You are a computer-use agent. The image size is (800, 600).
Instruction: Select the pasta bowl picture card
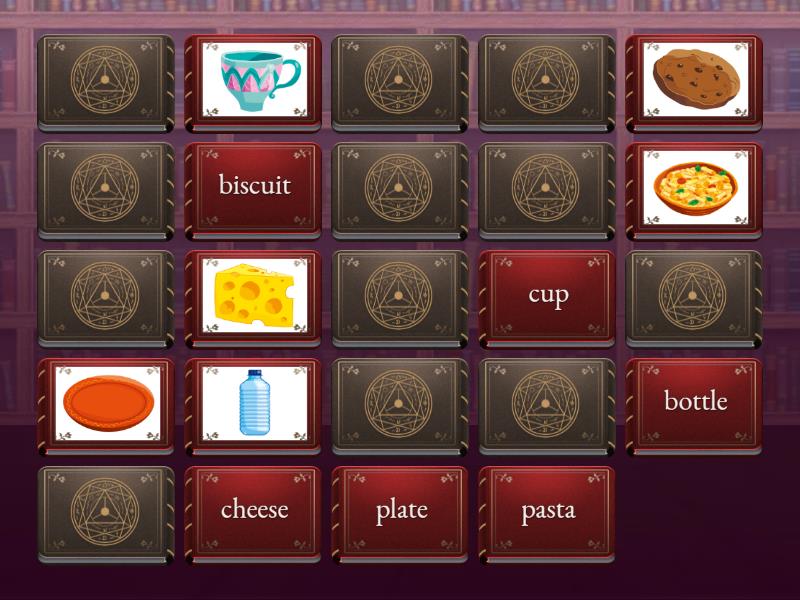[694, 187]
